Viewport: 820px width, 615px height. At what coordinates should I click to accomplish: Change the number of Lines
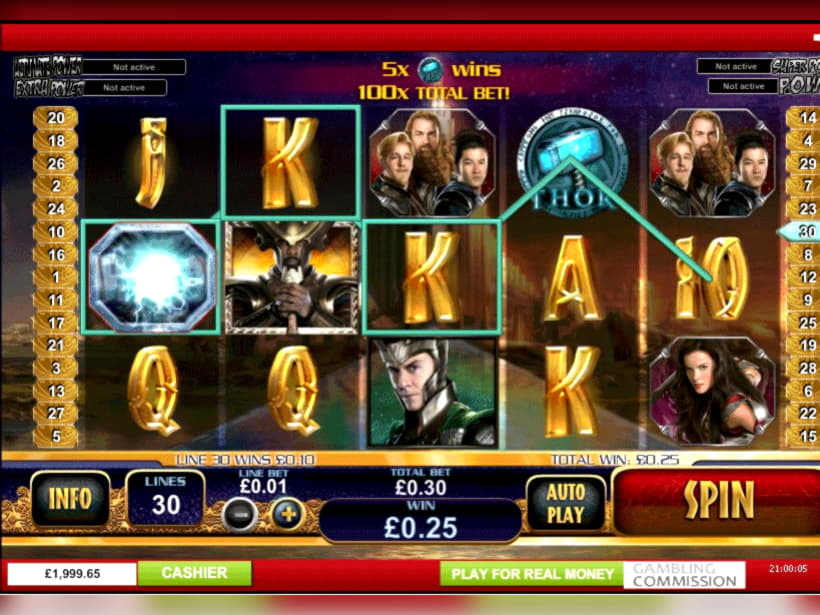(165, 498)
